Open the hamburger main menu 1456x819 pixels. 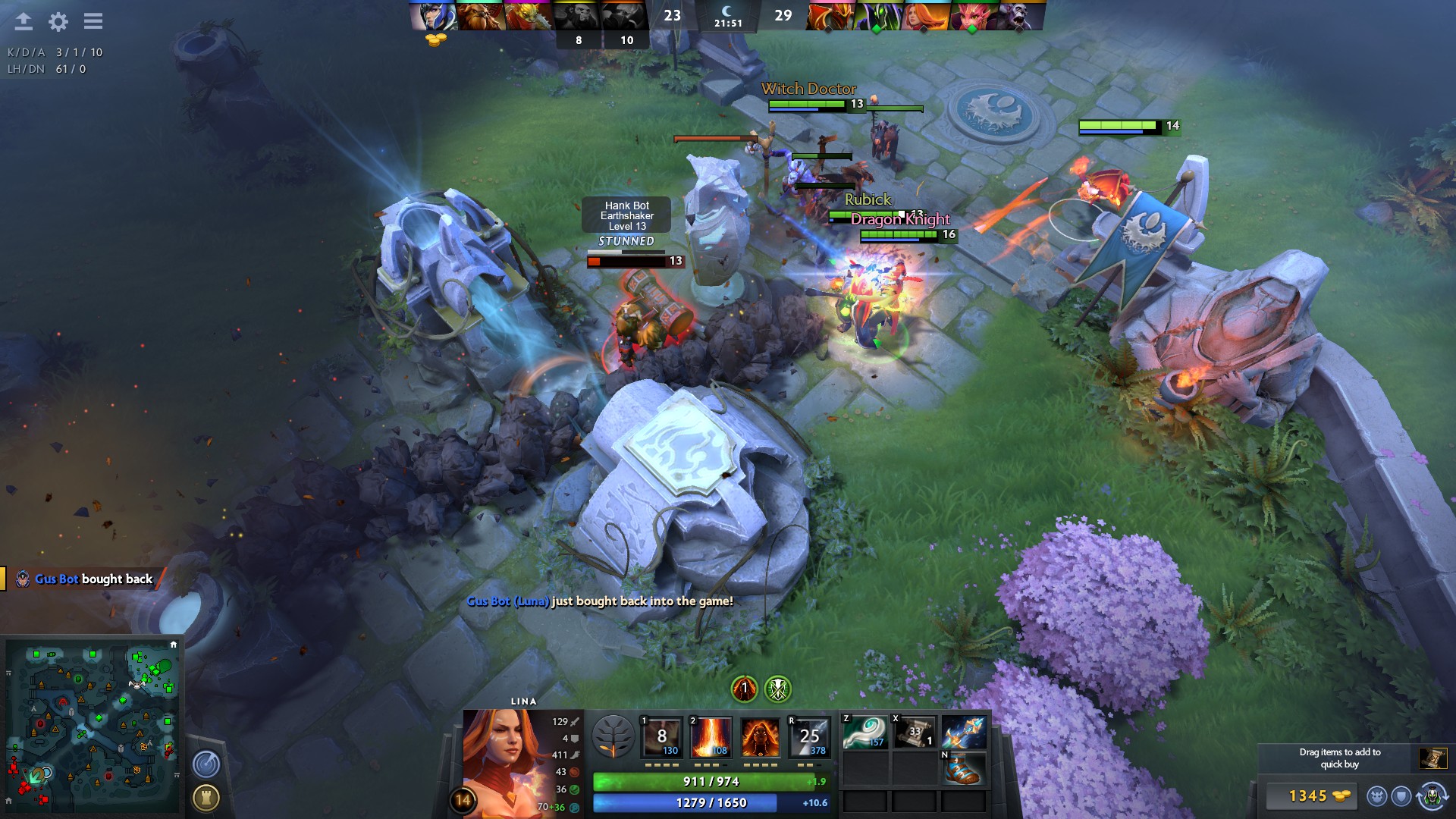point(93,21)
